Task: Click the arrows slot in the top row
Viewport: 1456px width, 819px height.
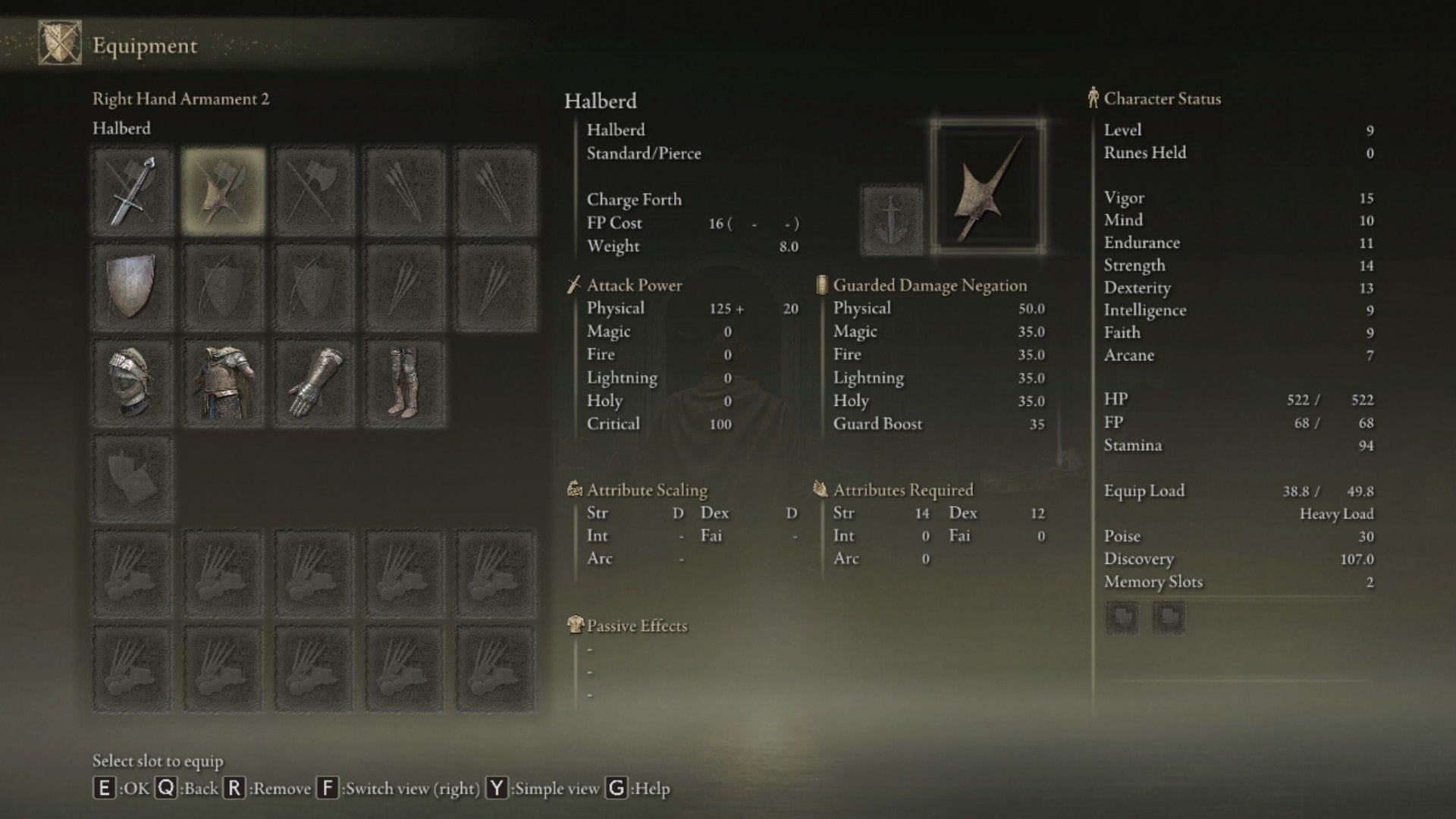Action: pyautogui.click(x=403, y=190)
